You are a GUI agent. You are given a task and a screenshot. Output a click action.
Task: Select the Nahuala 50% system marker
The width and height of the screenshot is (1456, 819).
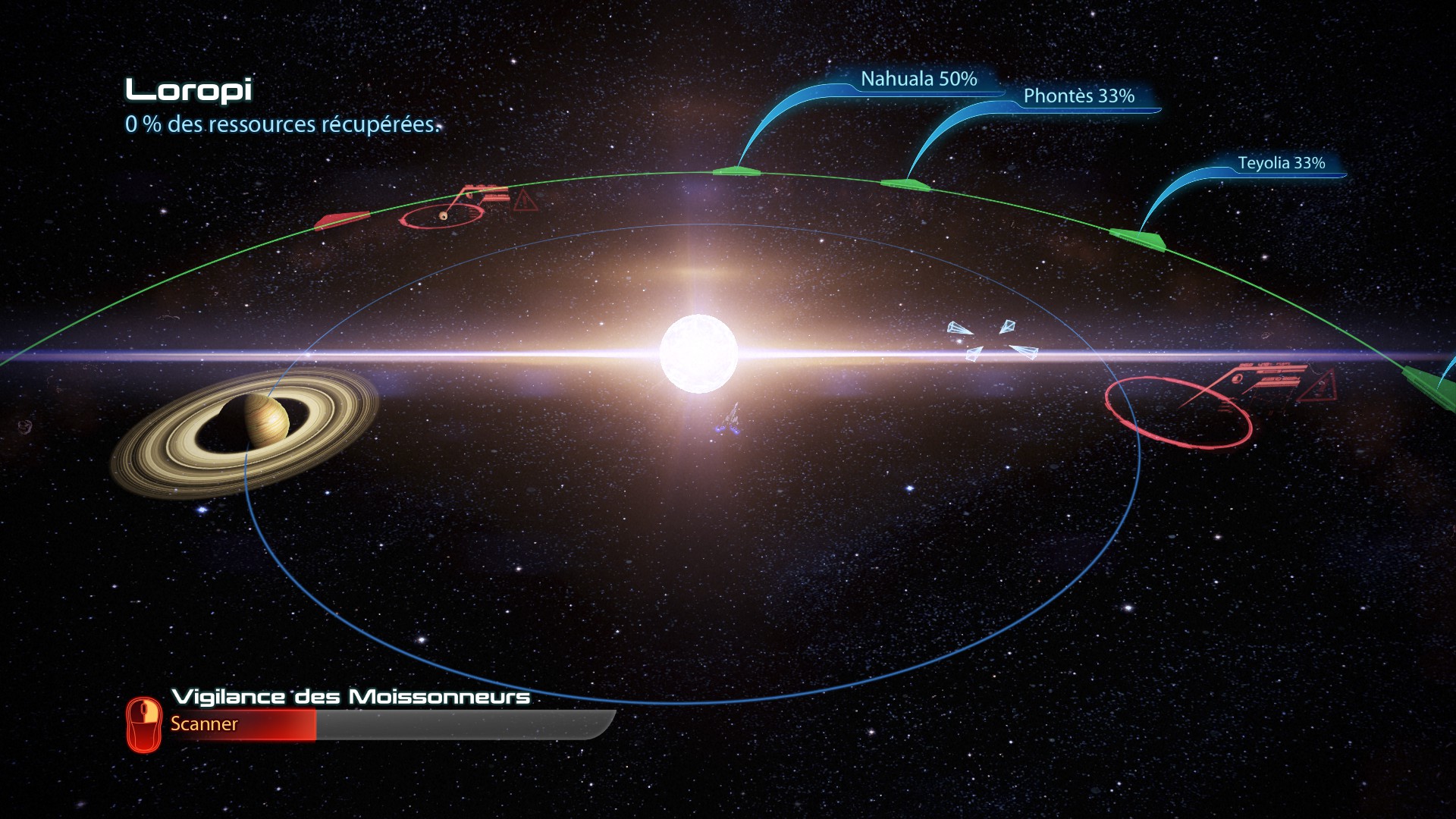click(x=736, y=171)
